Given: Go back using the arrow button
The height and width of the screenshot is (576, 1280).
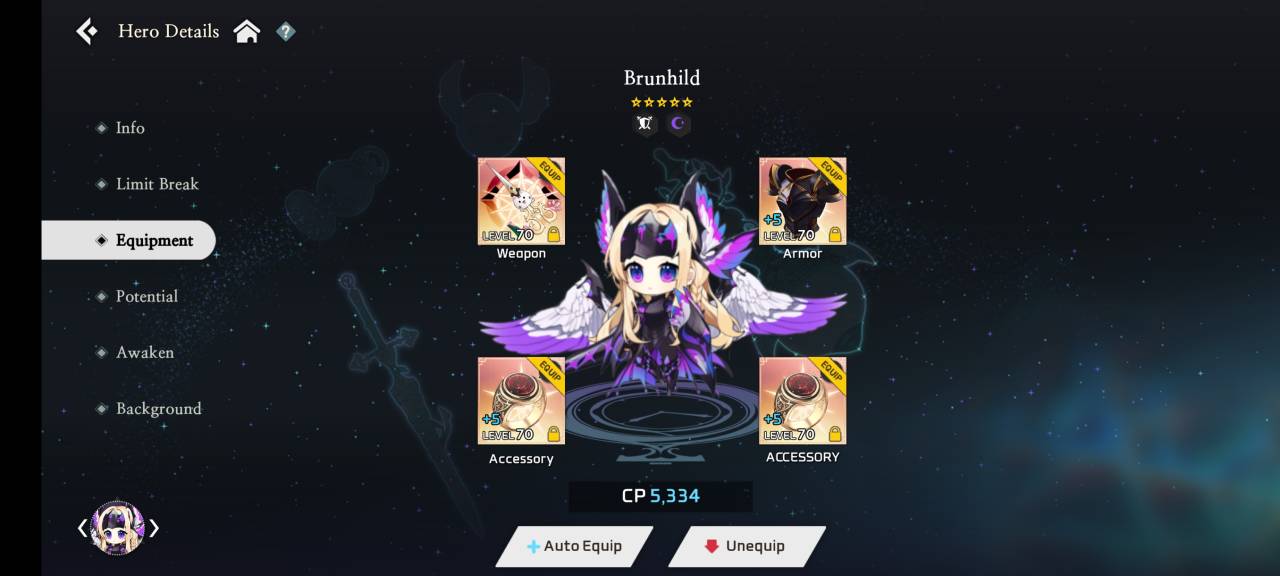Looking at the screenshot, I should [87, 32].
